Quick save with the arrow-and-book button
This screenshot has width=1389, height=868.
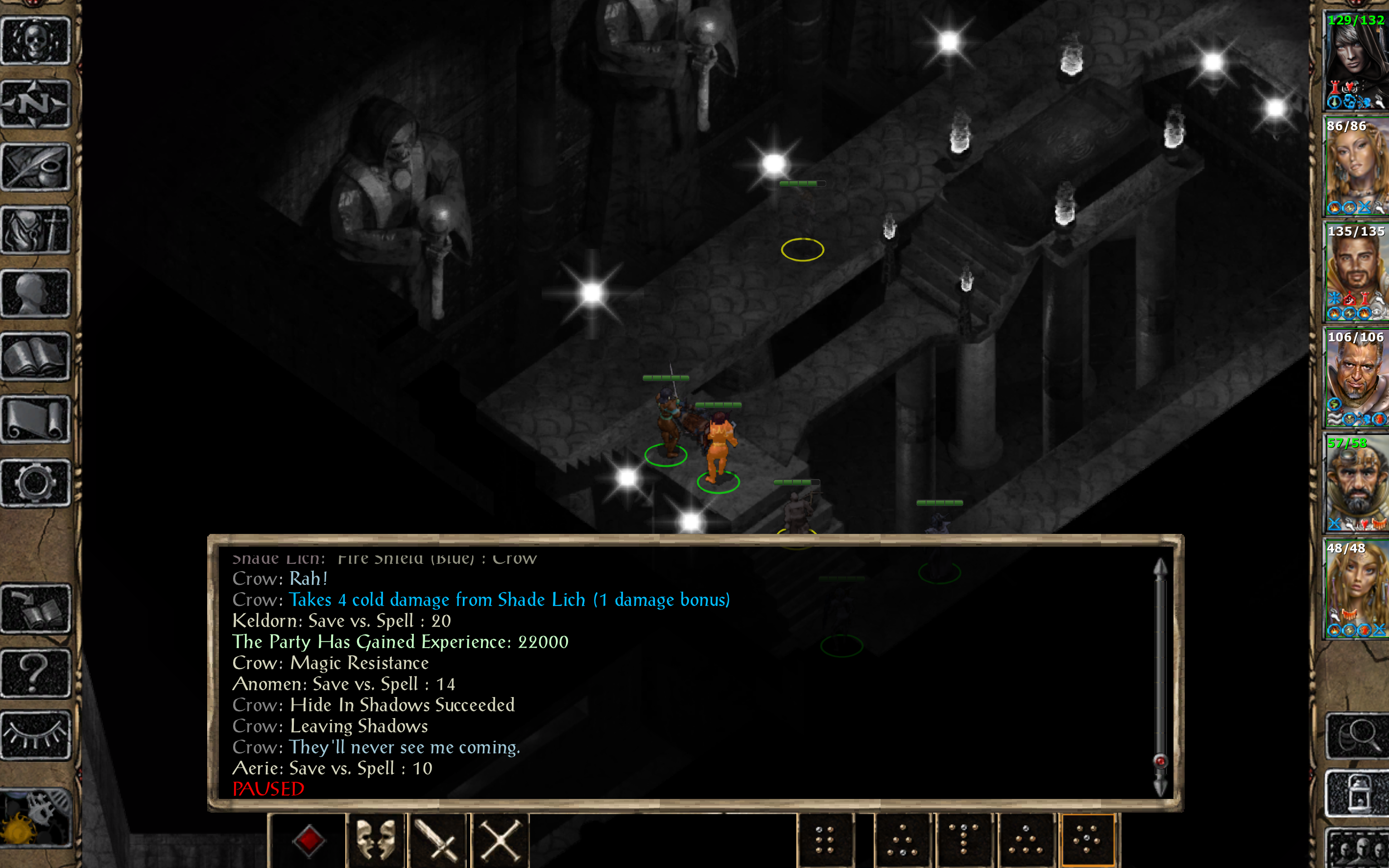pyautogui.click(x=36, y=609)
